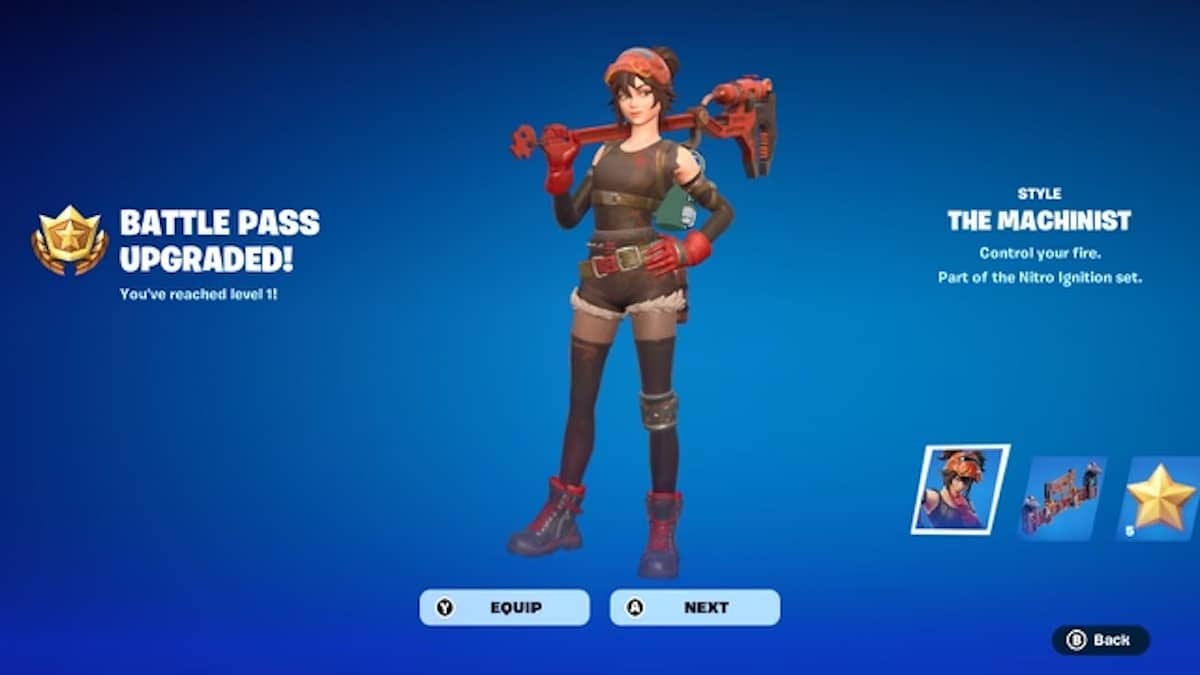The width and height of the screenshot is (1200, 675).
Task: Select the gold battle star reward
Action: tap(1158, 498)
